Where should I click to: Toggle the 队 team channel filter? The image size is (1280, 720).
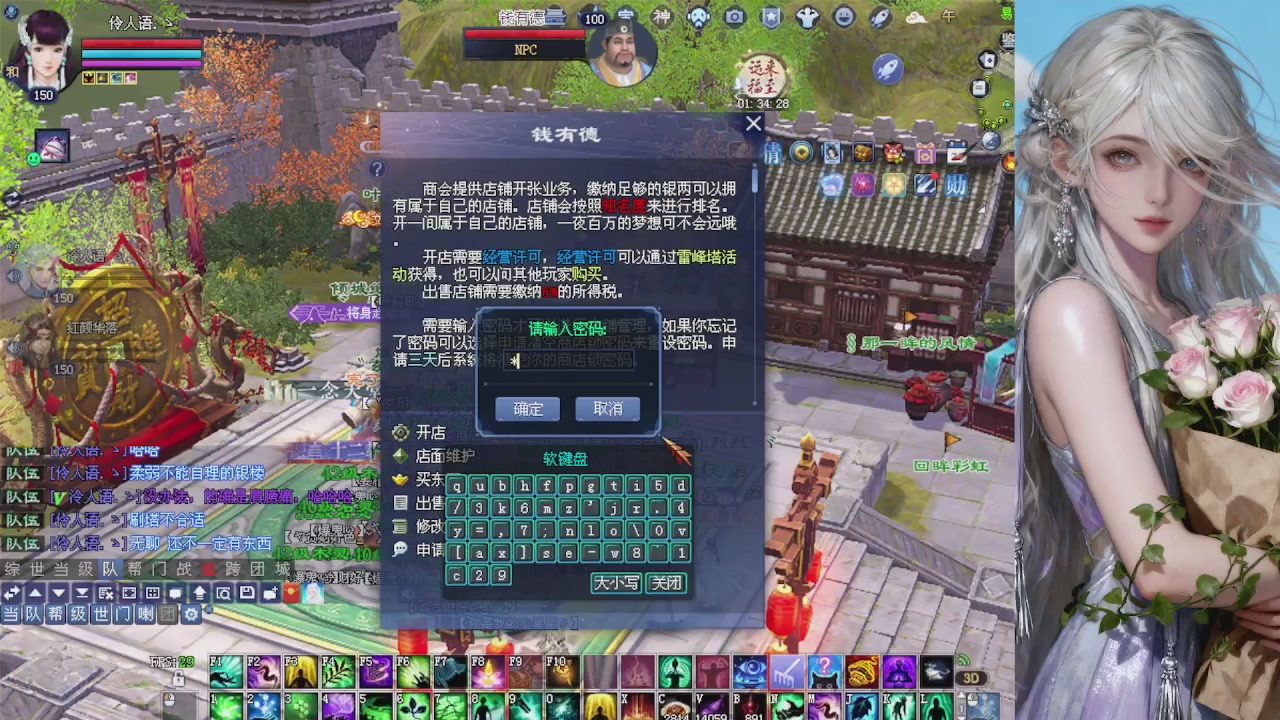click(35, 614)
